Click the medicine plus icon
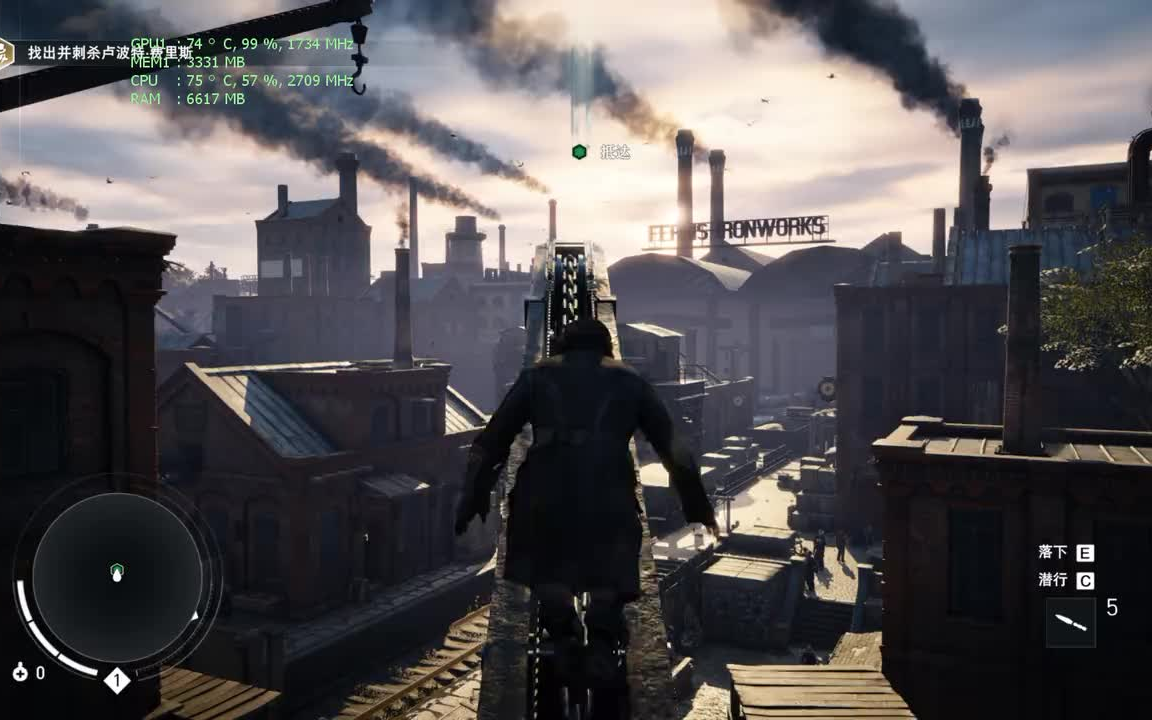Viewport: 1152px width, 720px height. click(20, 673)
